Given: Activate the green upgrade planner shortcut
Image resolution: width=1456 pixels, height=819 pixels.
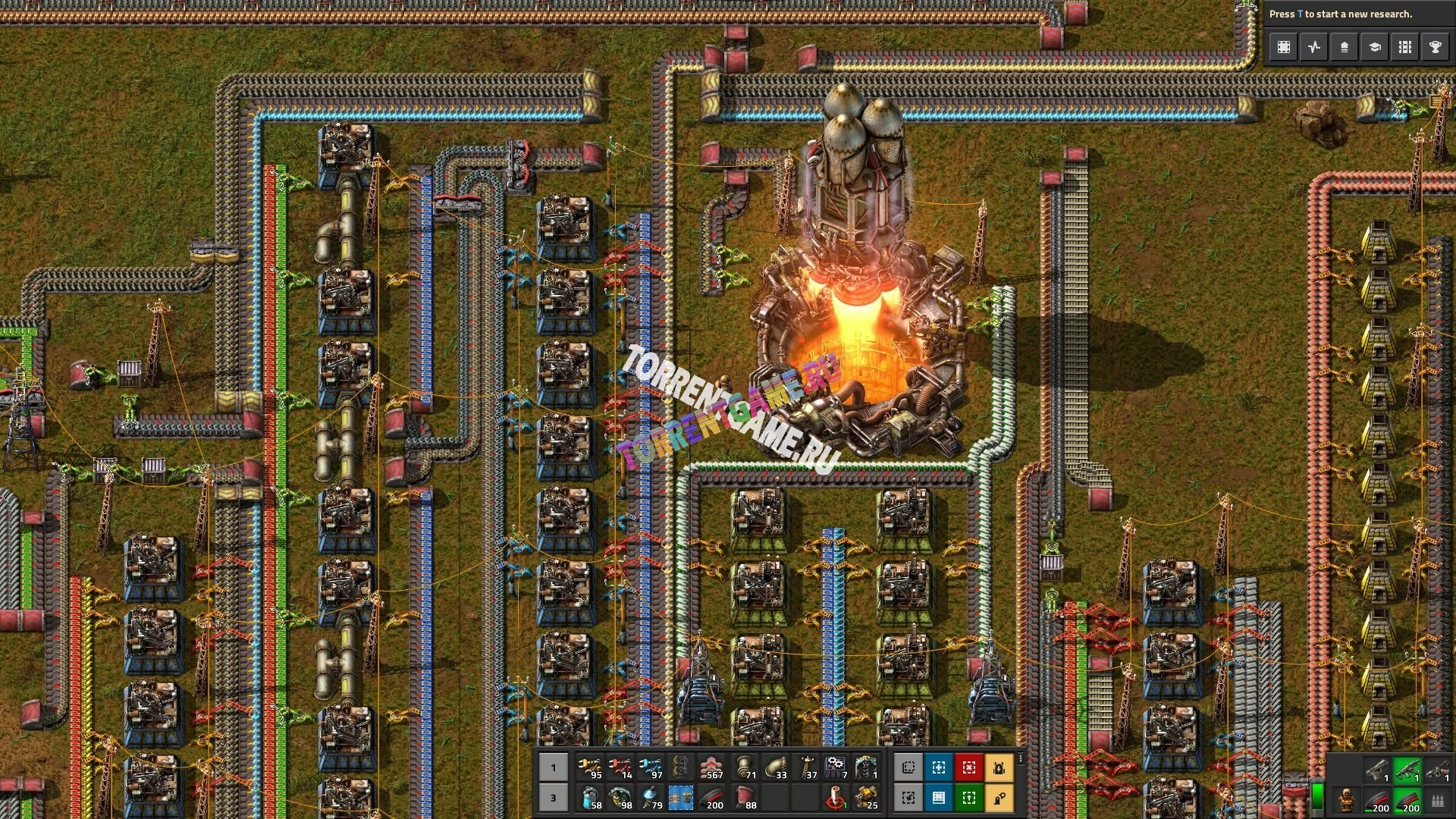Looking at the screenshot, I should [968, 798].
